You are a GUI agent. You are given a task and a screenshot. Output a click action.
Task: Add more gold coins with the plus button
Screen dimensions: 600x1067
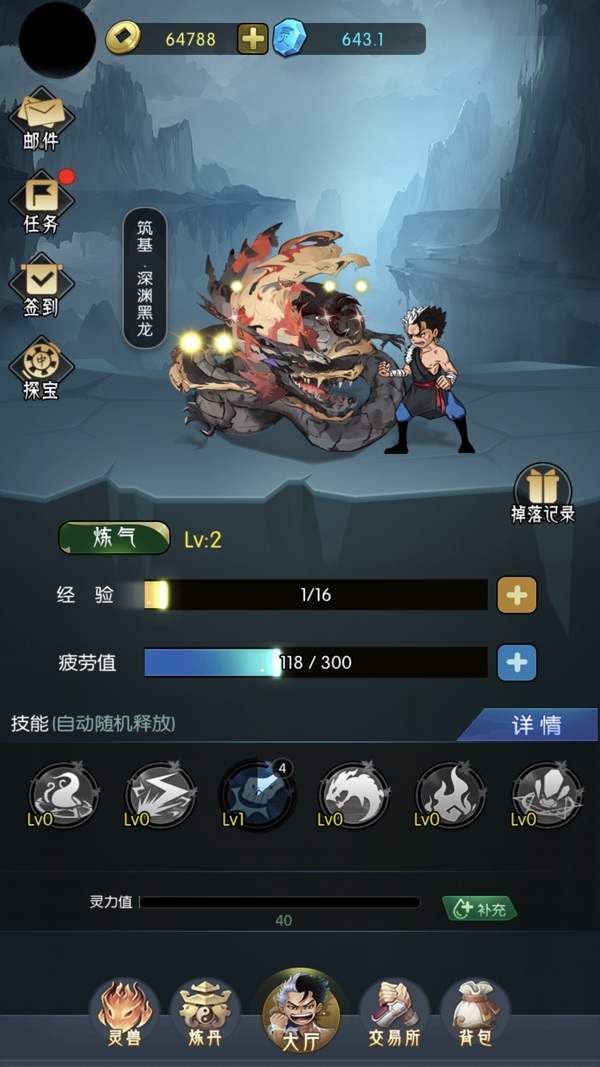(x=253, y=39)
